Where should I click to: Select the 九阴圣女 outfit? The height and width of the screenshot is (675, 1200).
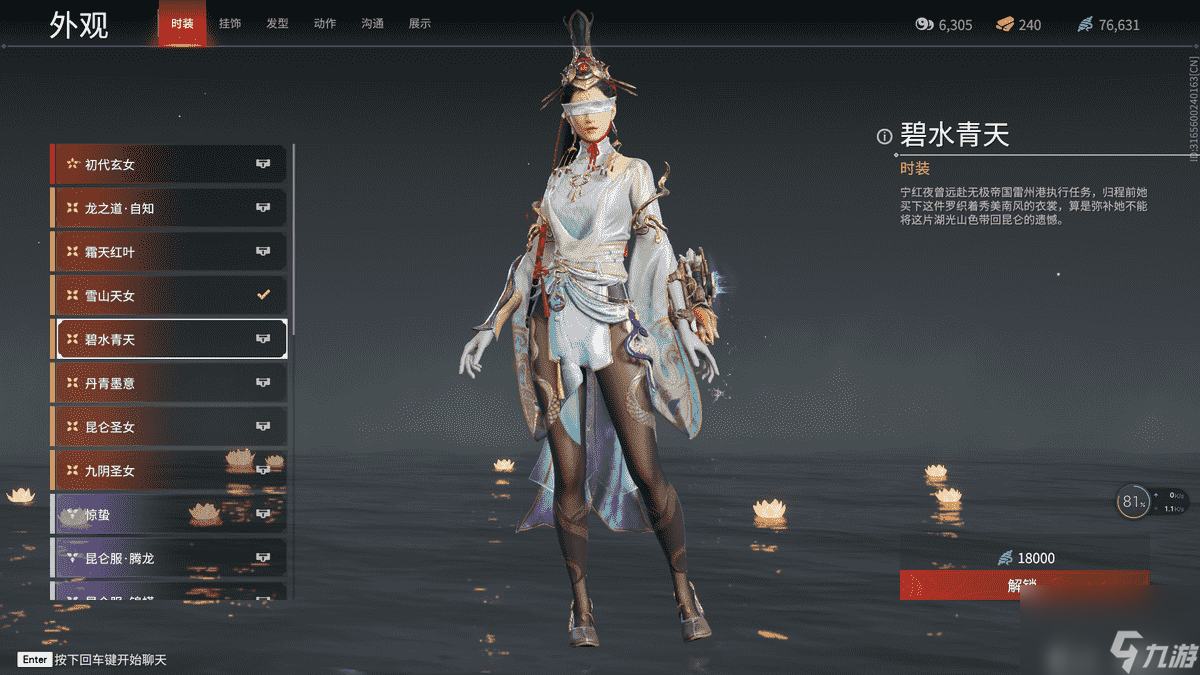pos(169,470)
